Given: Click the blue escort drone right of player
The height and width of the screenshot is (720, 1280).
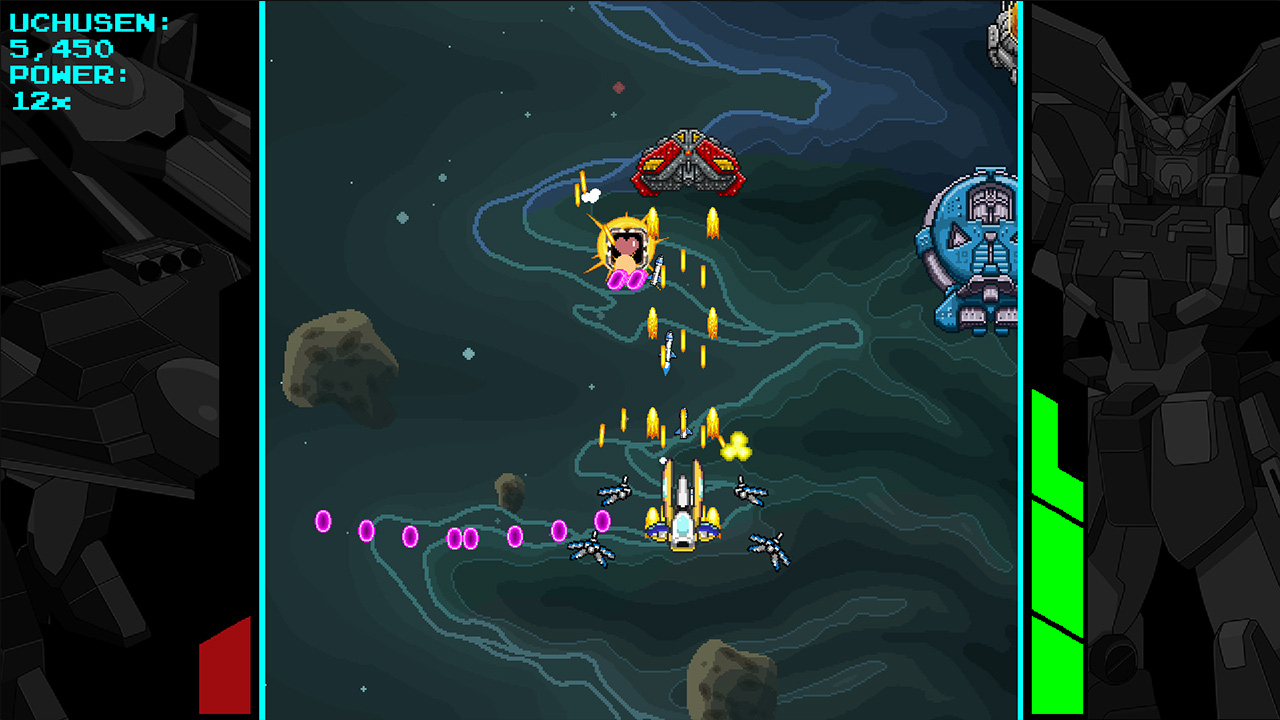Looking at the screenshot, I should [750, 492].
